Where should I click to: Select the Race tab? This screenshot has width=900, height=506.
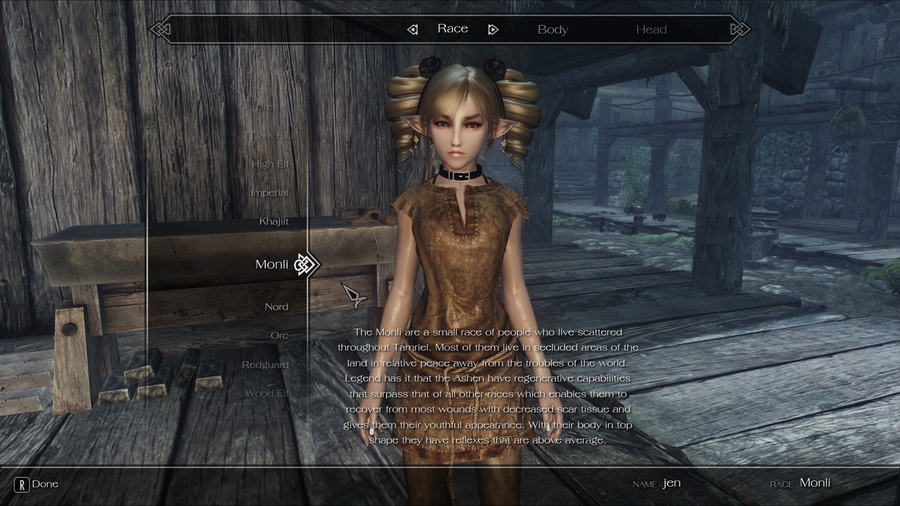tap(452, 29)
